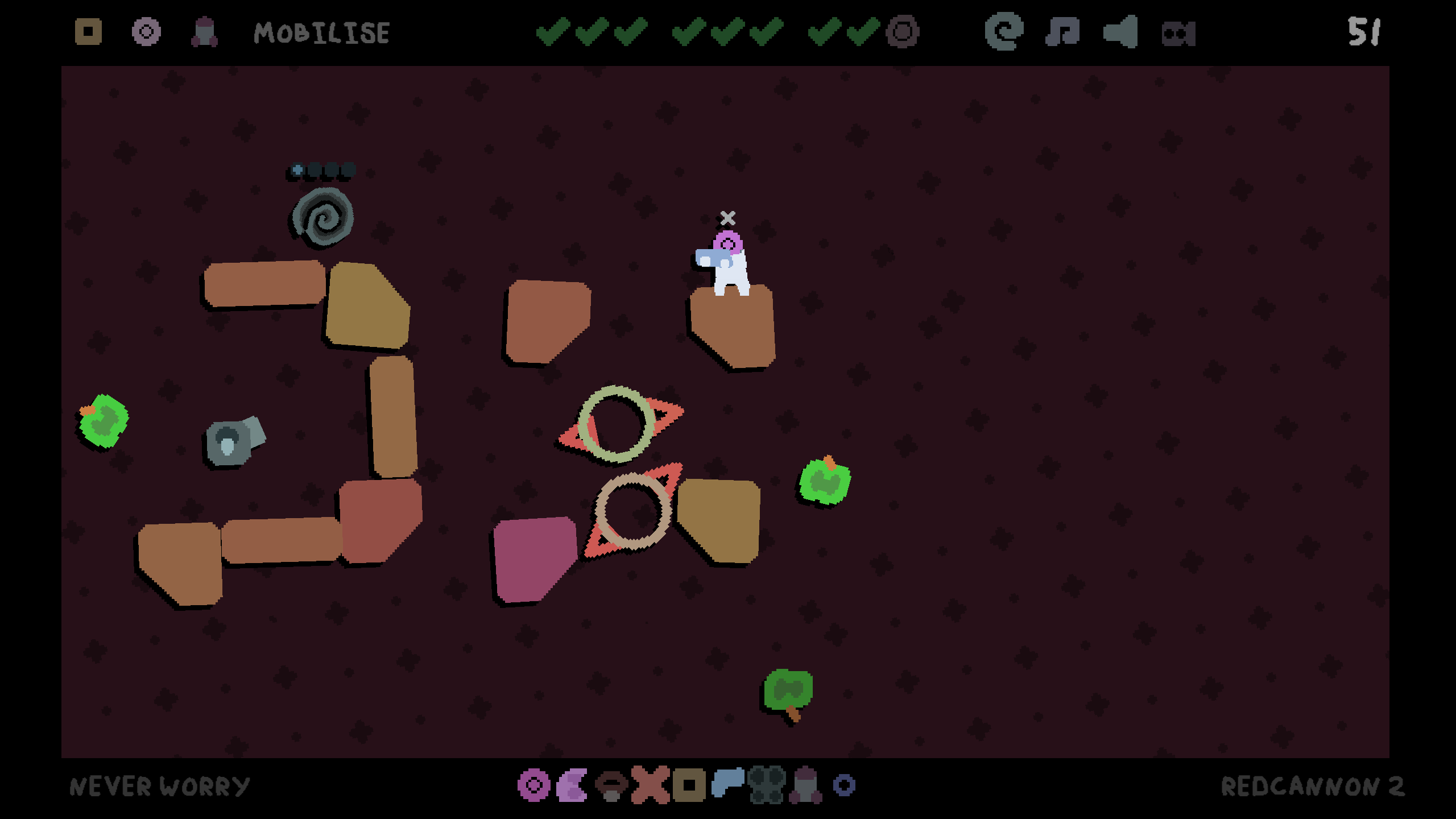Choose the dark four-lobed clover item

coord(767,785)
